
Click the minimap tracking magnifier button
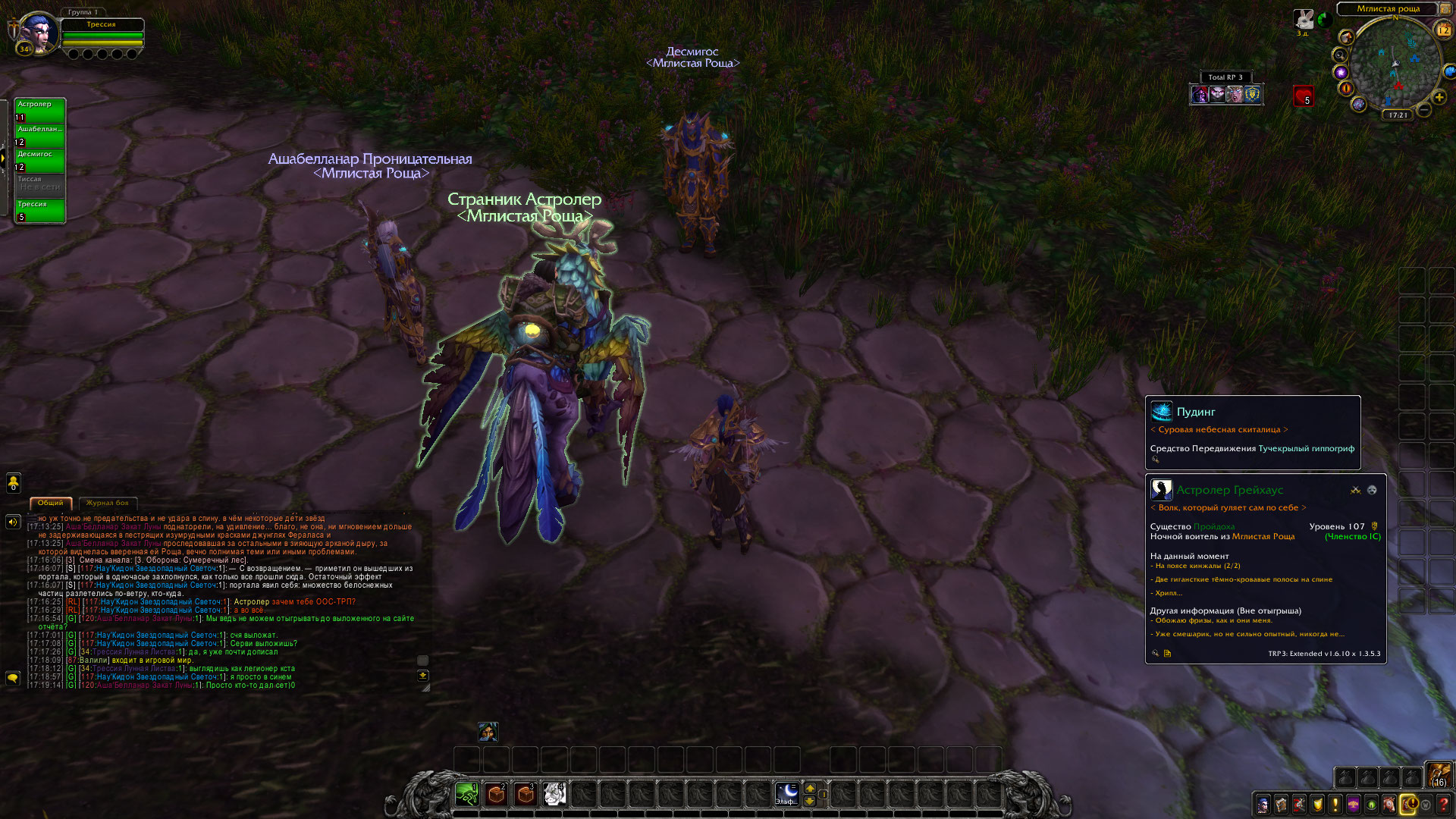click(1339, 55)
